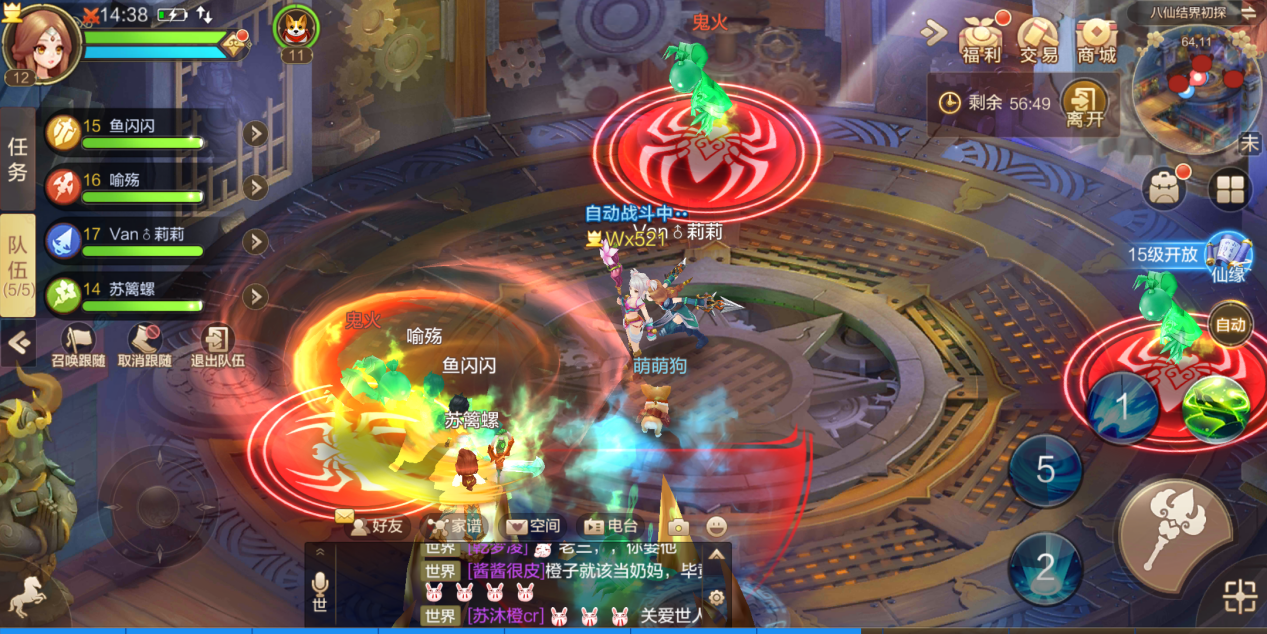Viewport: 1267px width, 634px height.
Task: Toggle the 自动 auto-battle button
Action: pyautogui.click(x=1230, y=324)
